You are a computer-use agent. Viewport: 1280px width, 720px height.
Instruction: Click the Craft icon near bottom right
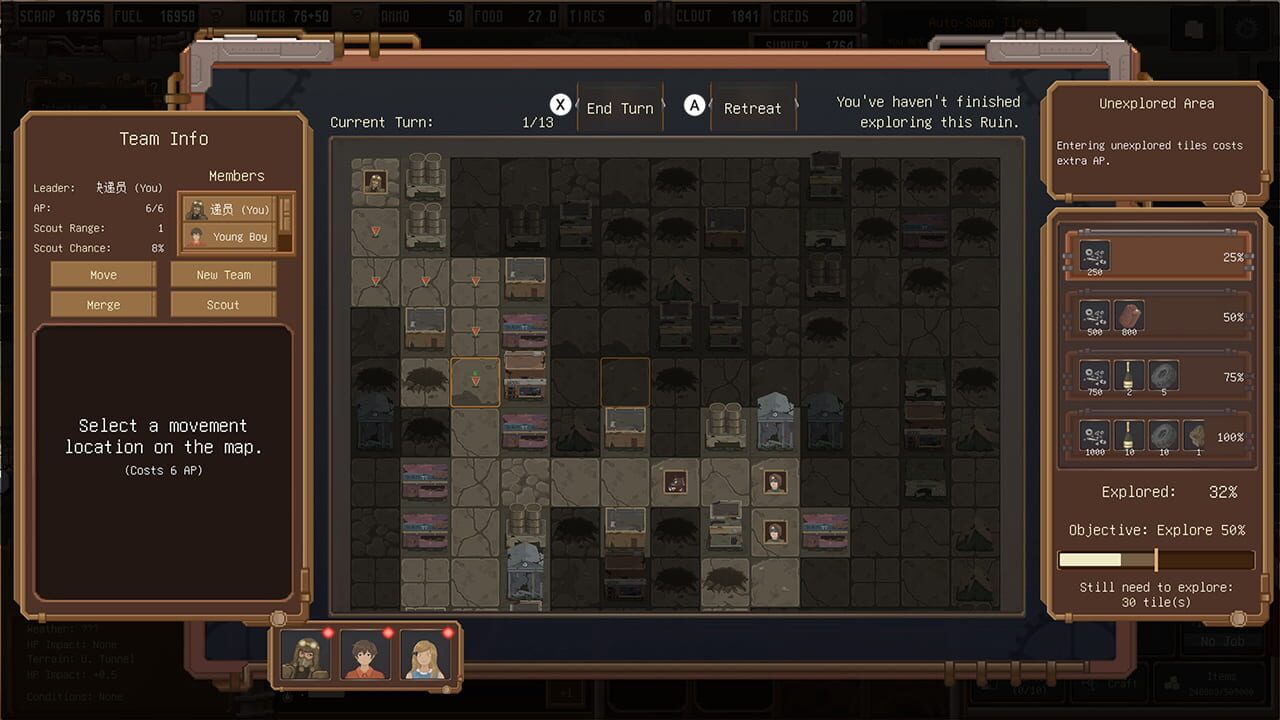click(1117, 684)
